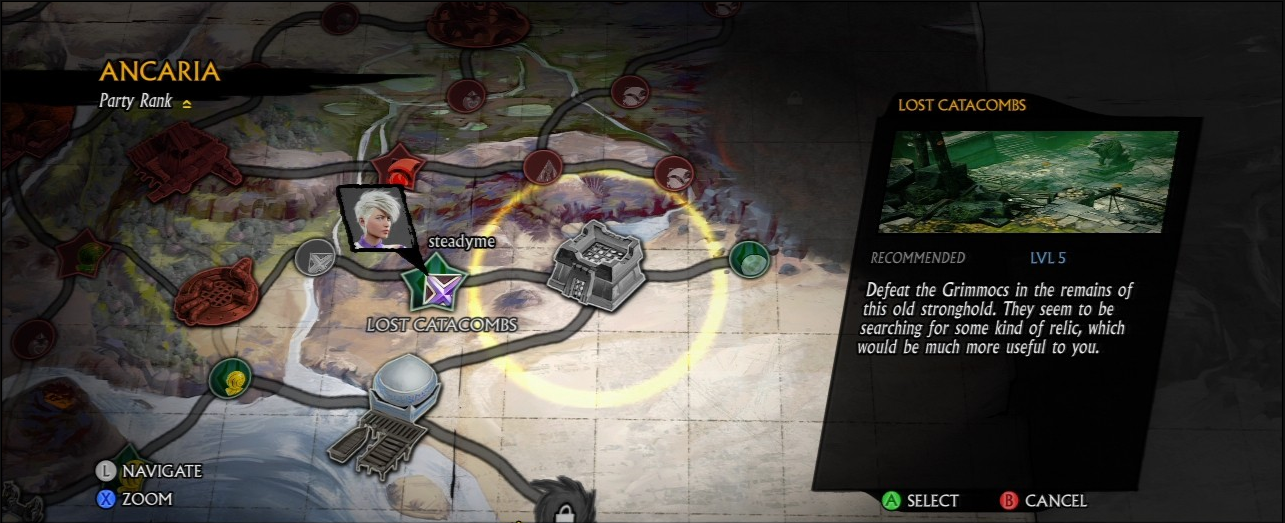Viewport: 1285px width, 523px height.
Task: Open the Lost Catacombs preview image
Action: point(1028,182)
